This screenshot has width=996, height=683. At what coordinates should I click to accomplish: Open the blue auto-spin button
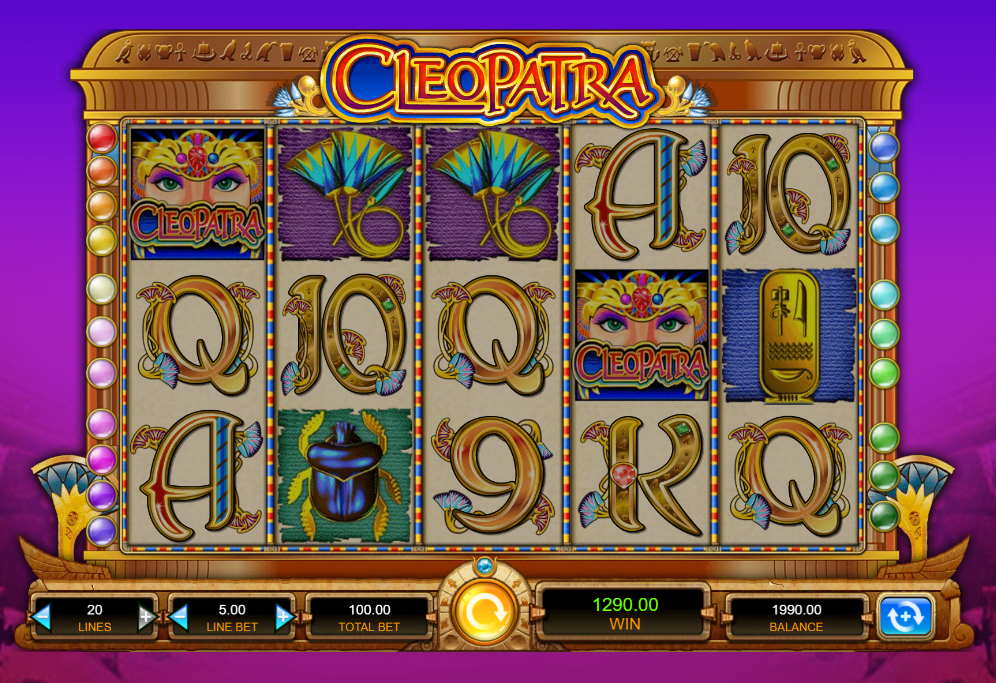pos(905,617)
